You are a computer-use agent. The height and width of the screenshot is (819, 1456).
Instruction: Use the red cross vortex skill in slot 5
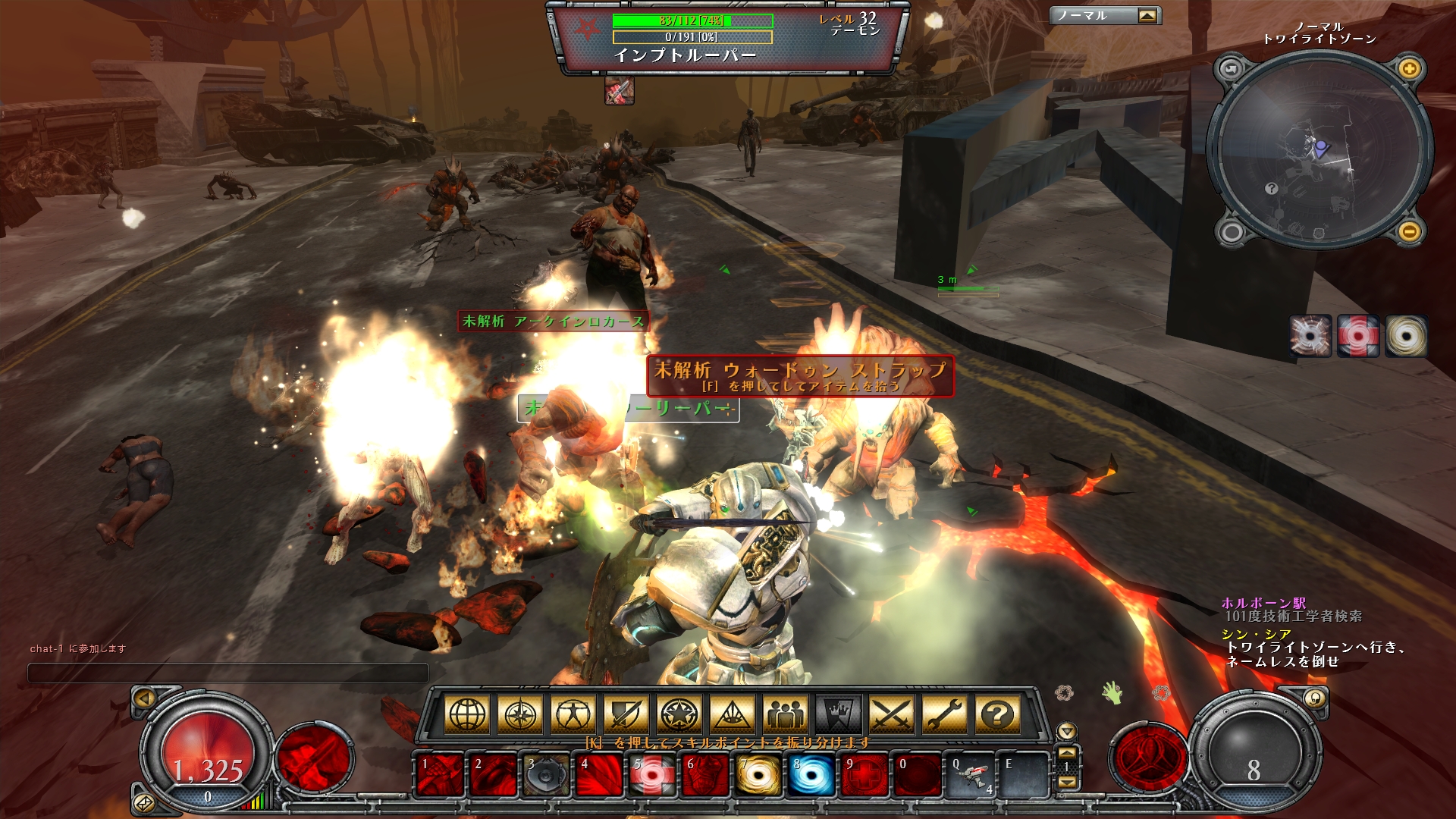[x=652, y=776]
